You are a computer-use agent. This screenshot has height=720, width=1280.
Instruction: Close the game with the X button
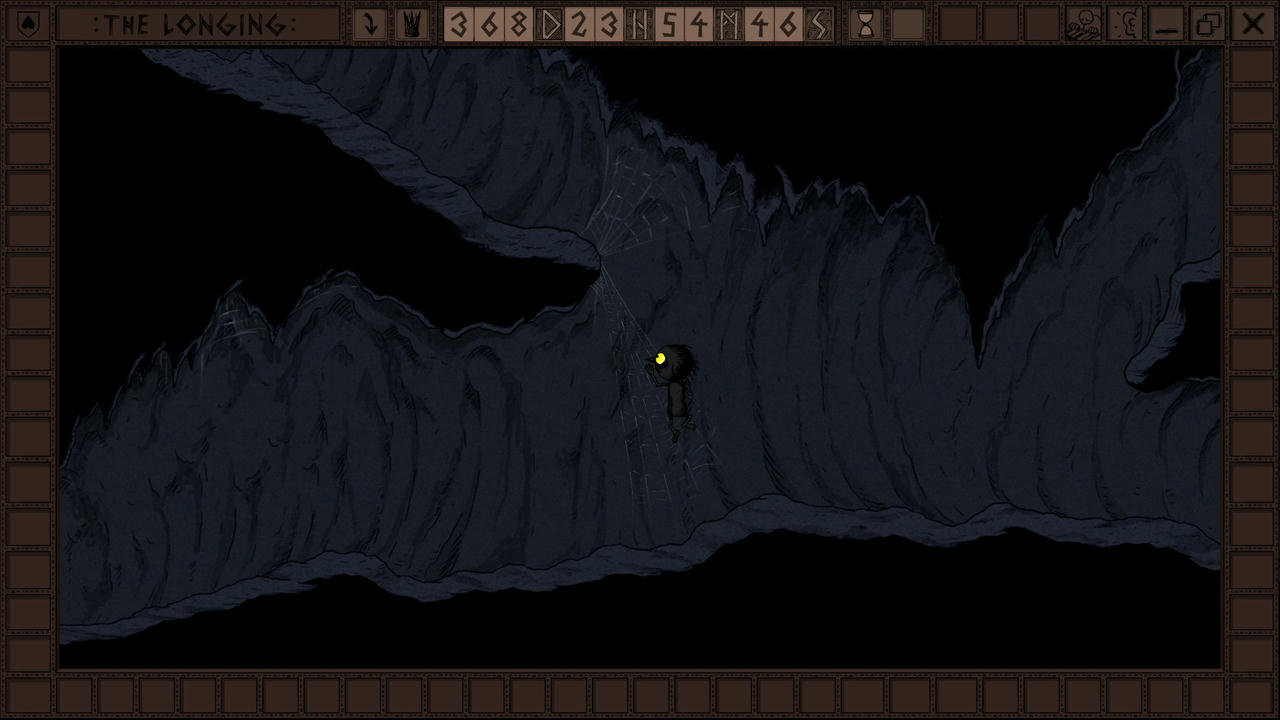click(x=1252, y=24)
